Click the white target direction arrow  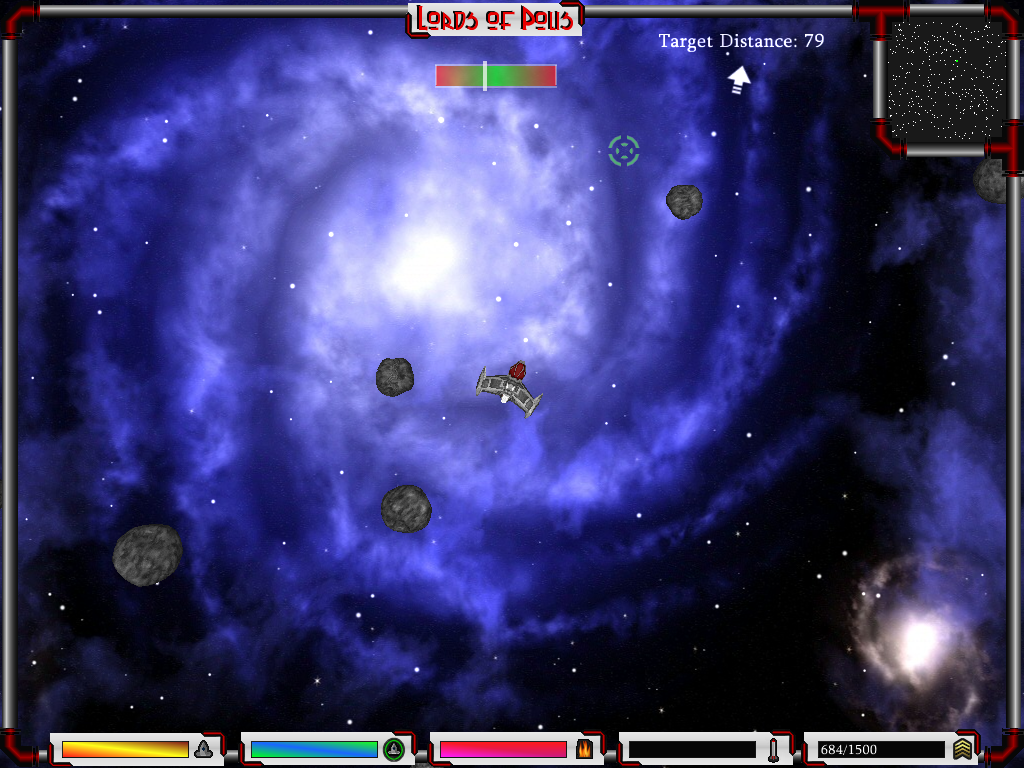[739, 79]
